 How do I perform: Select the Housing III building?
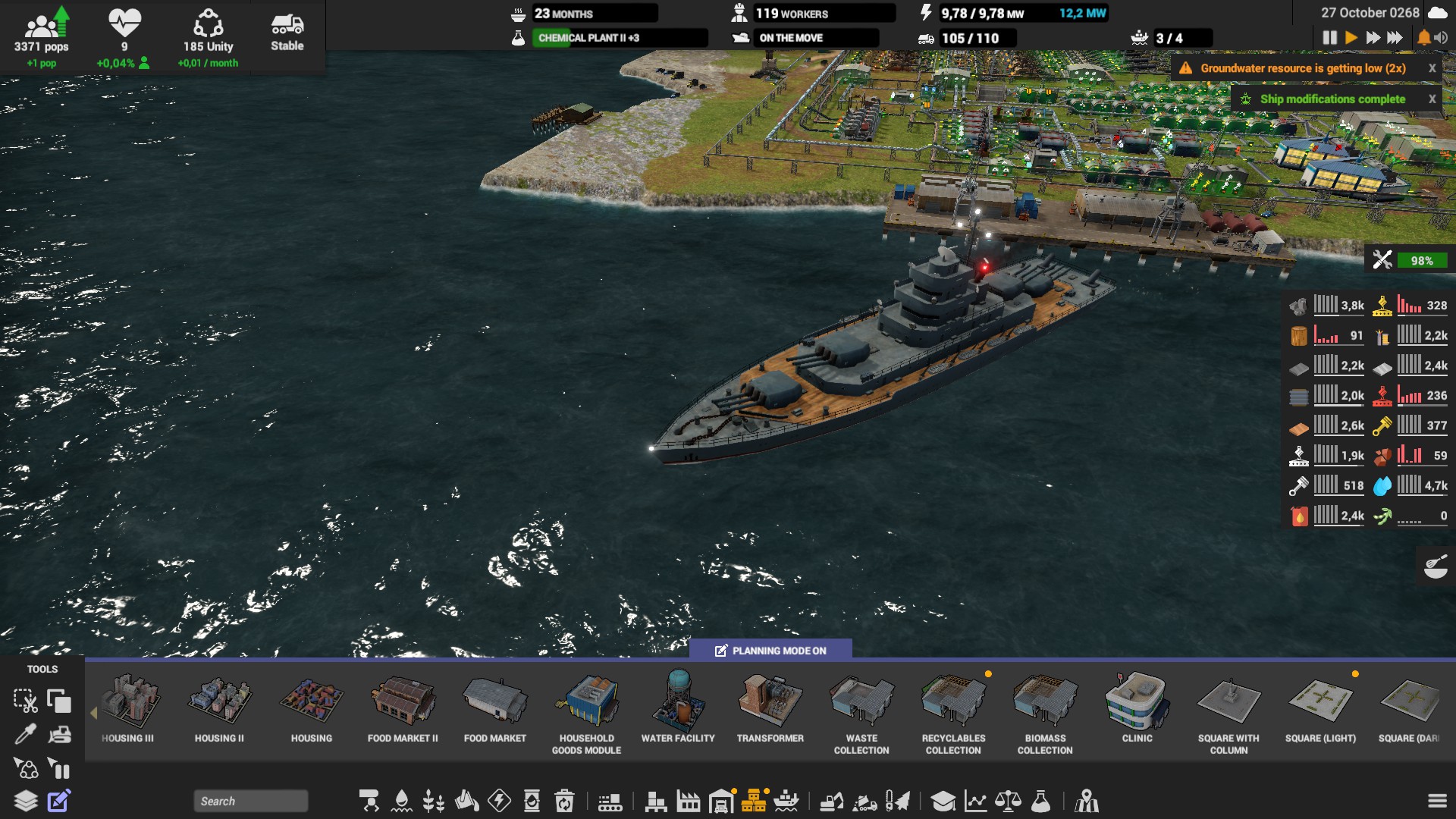coord(128,707)
